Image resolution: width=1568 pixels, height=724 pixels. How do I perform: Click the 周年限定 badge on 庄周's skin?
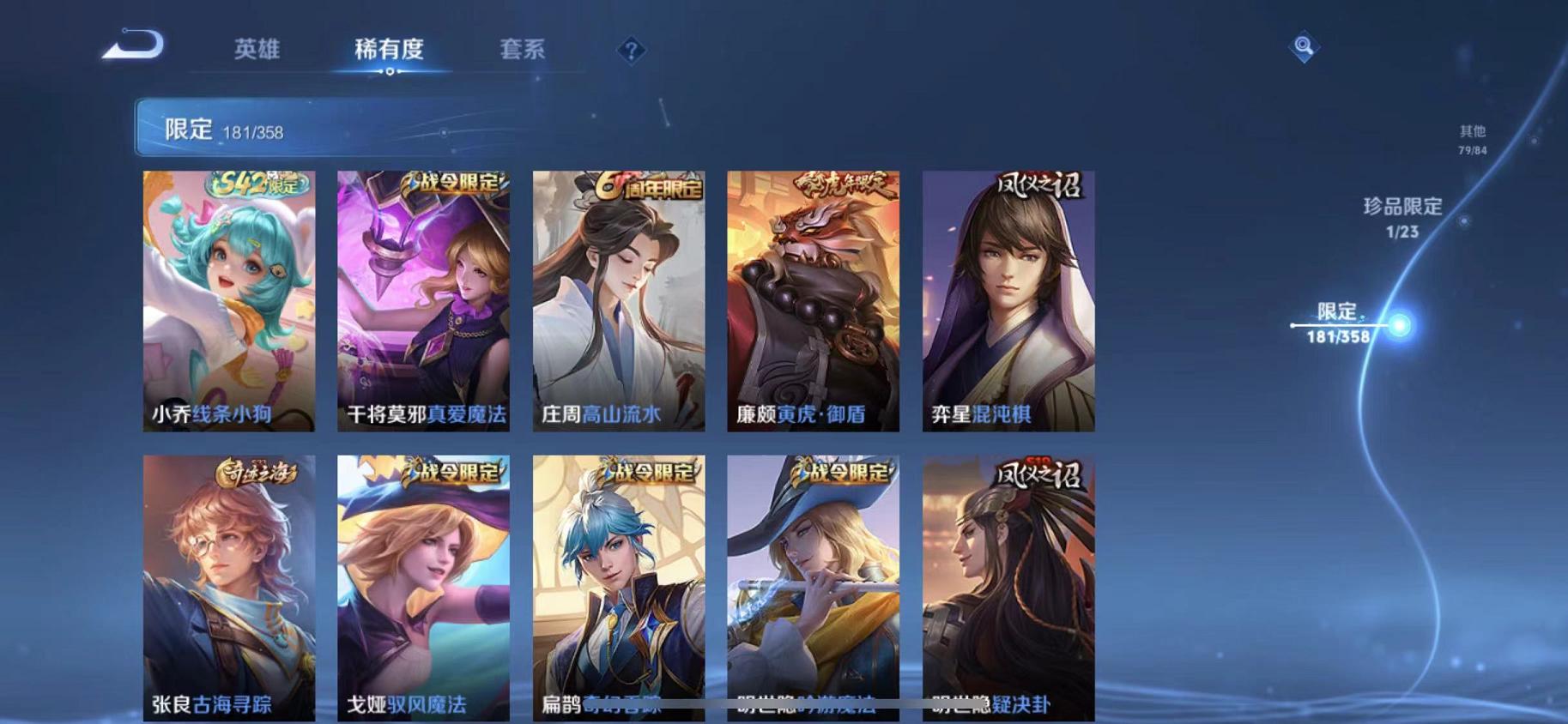[650, 185]
